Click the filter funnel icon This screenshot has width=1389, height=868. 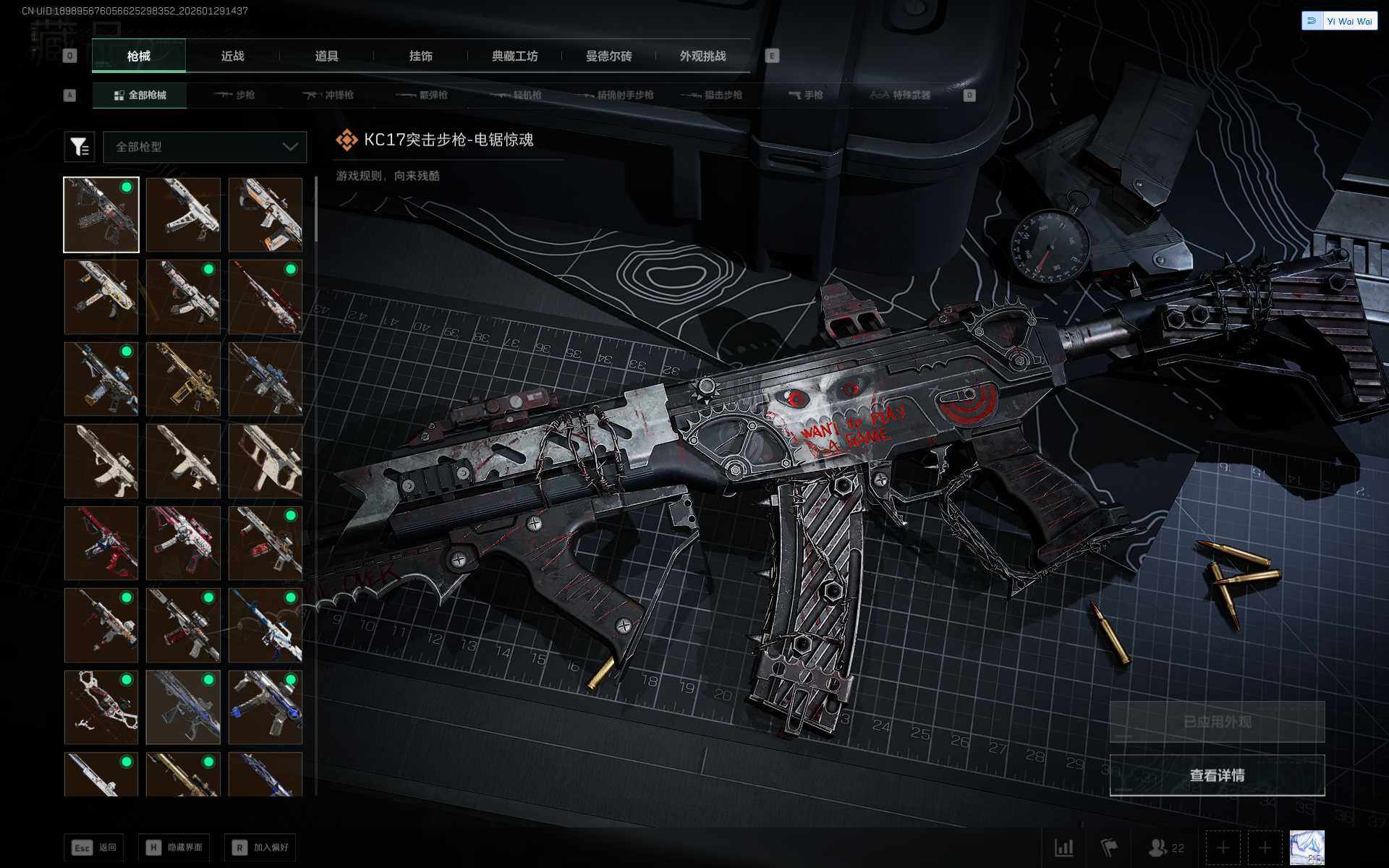pyautogui.click(x=80, y=147)
